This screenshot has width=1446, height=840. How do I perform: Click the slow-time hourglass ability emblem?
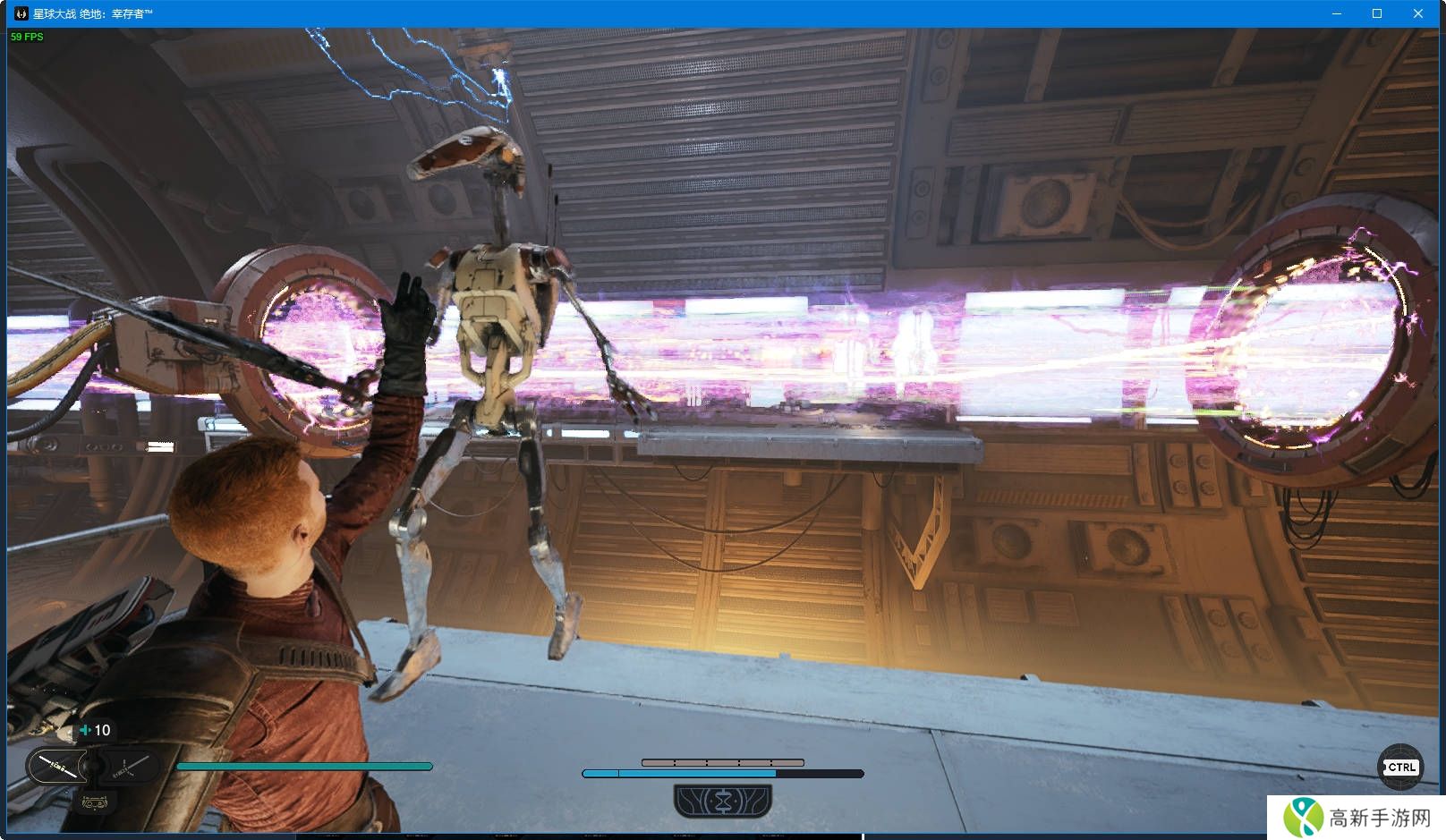point(723,800)
